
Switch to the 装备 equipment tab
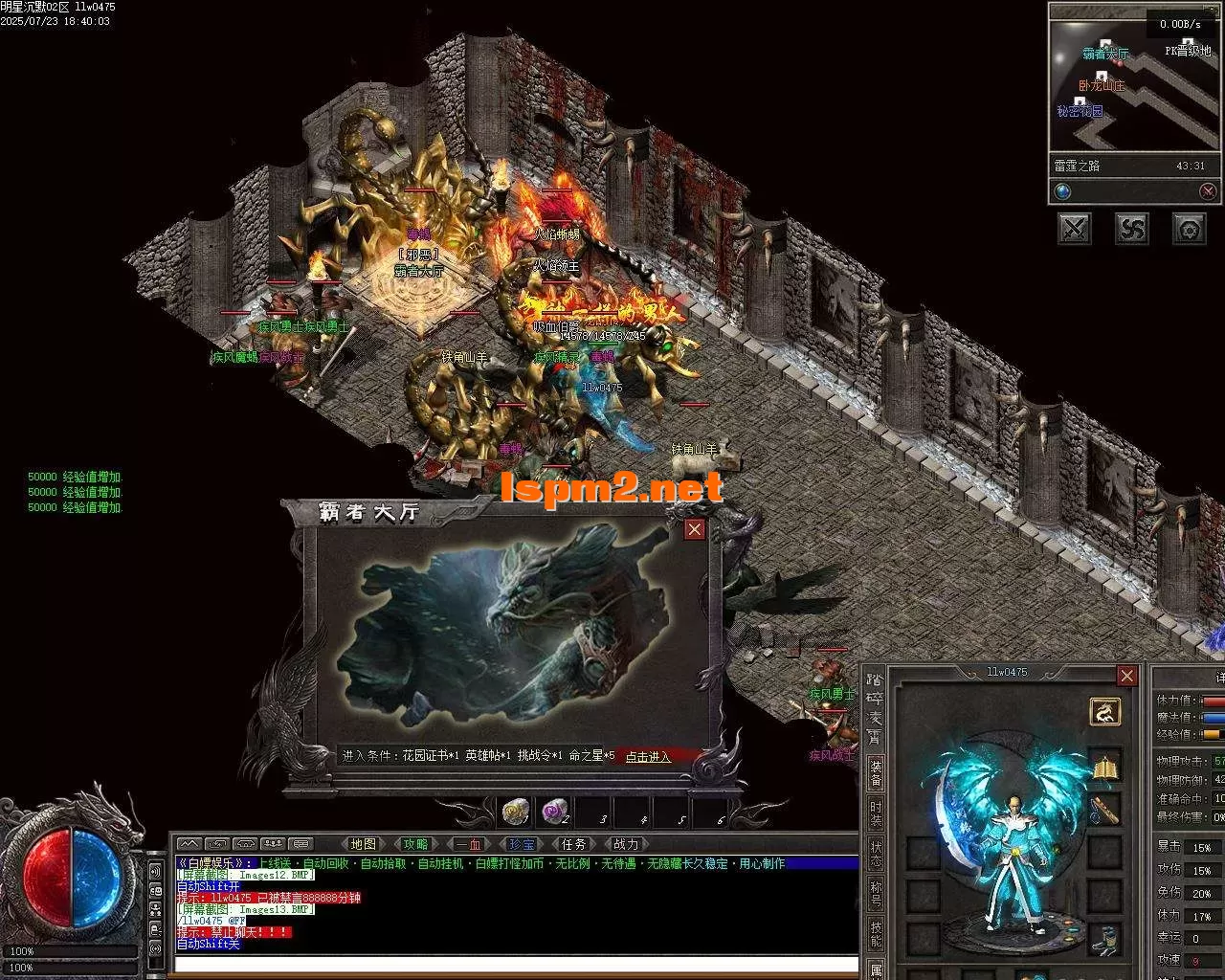pos(876,773)
